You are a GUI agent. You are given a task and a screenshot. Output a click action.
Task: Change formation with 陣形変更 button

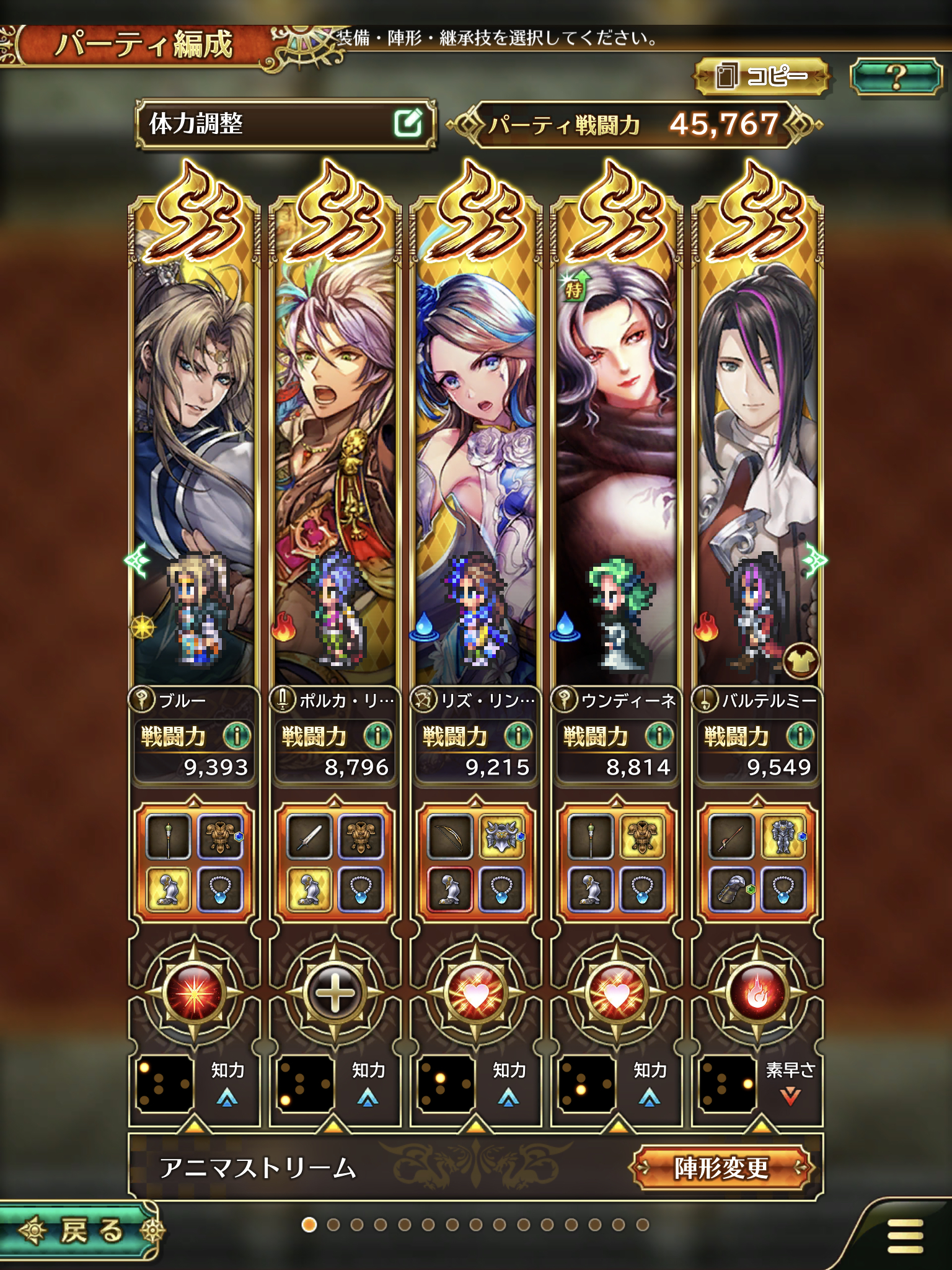721,1169
